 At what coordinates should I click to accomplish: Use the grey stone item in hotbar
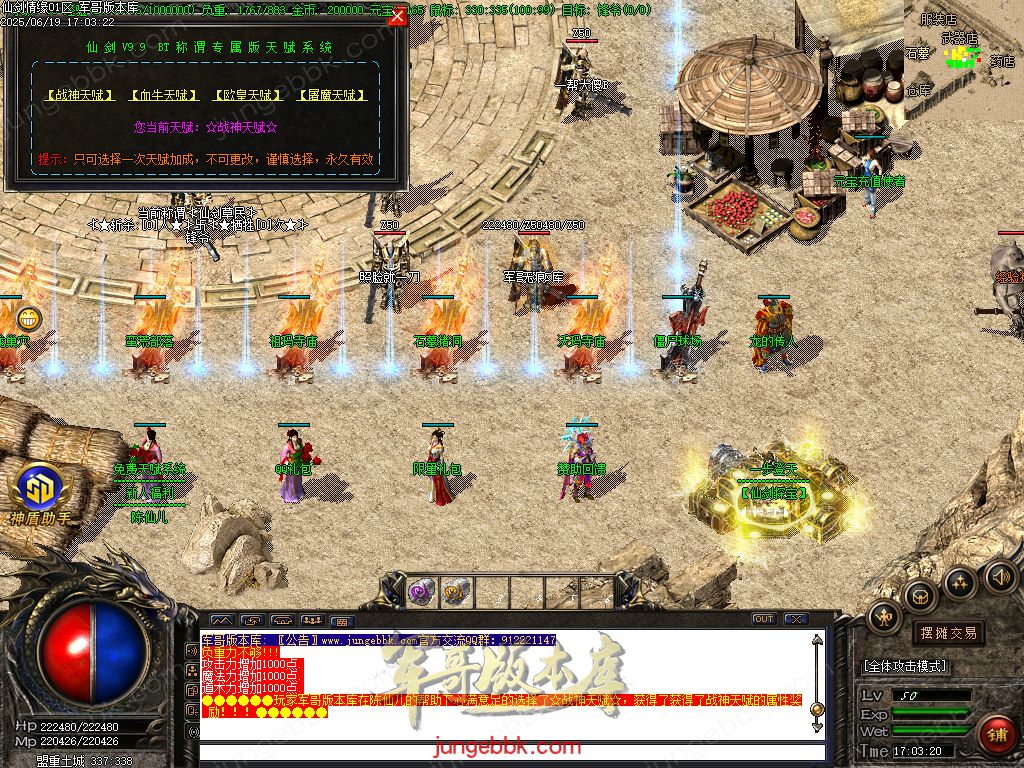tap(455, 591)
